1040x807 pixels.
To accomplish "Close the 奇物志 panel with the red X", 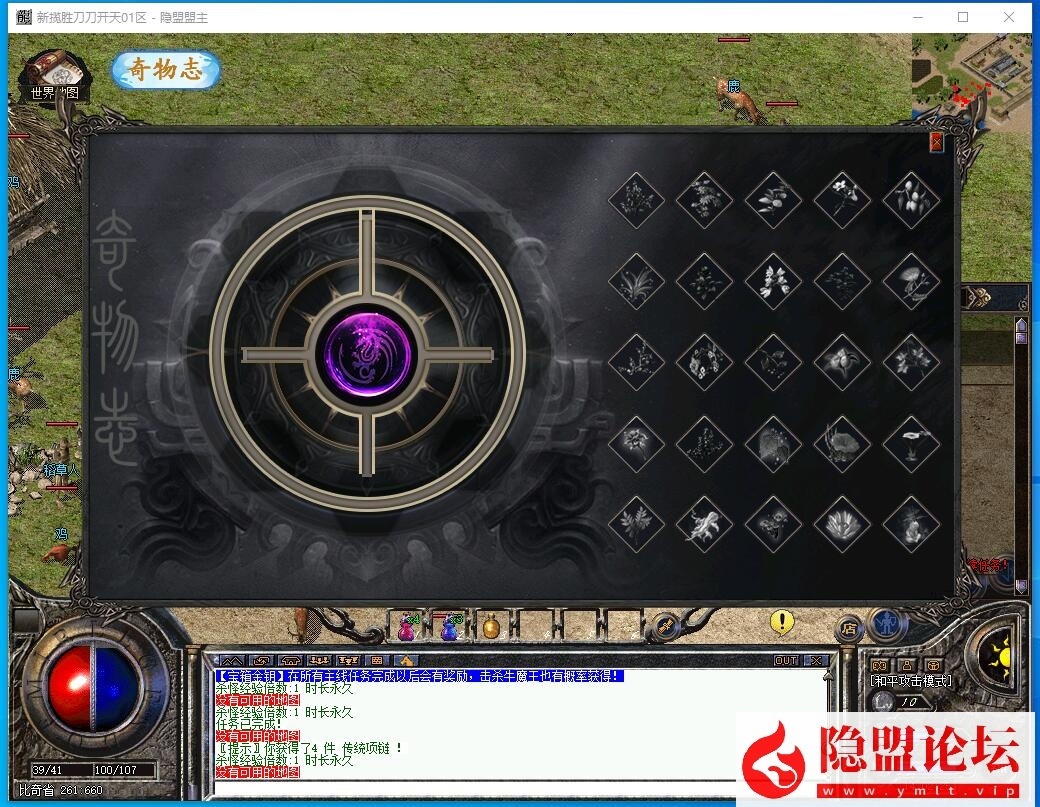I will coord(936,142).
